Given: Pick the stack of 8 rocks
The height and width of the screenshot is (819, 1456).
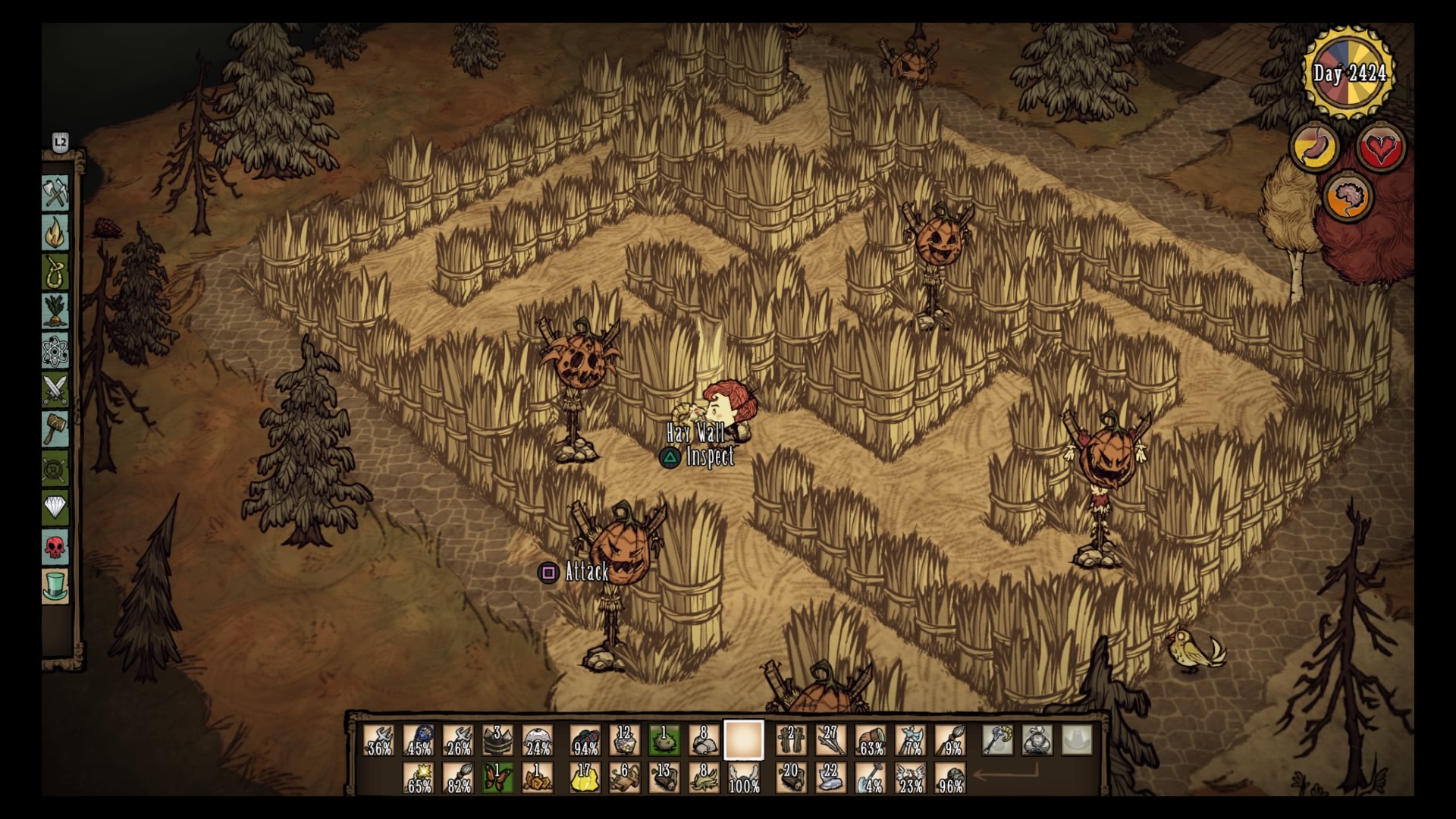Looking at the screenshot, I should tap(703, 741).
